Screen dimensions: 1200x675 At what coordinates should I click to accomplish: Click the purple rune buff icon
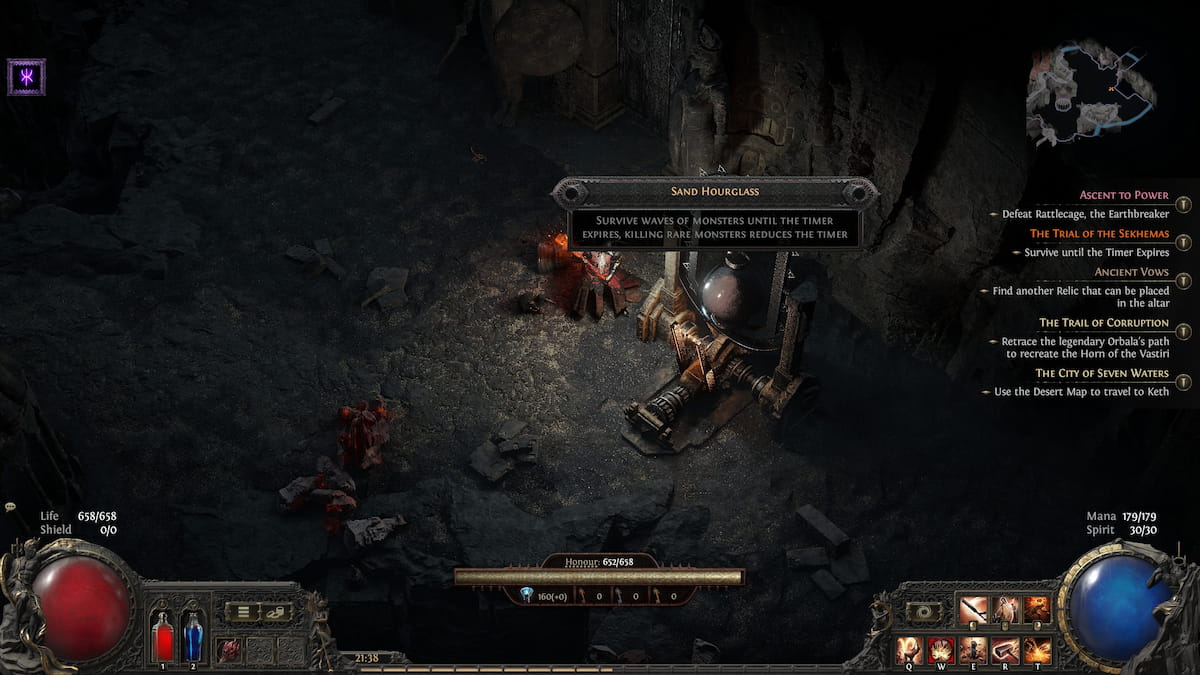(25, 77)
